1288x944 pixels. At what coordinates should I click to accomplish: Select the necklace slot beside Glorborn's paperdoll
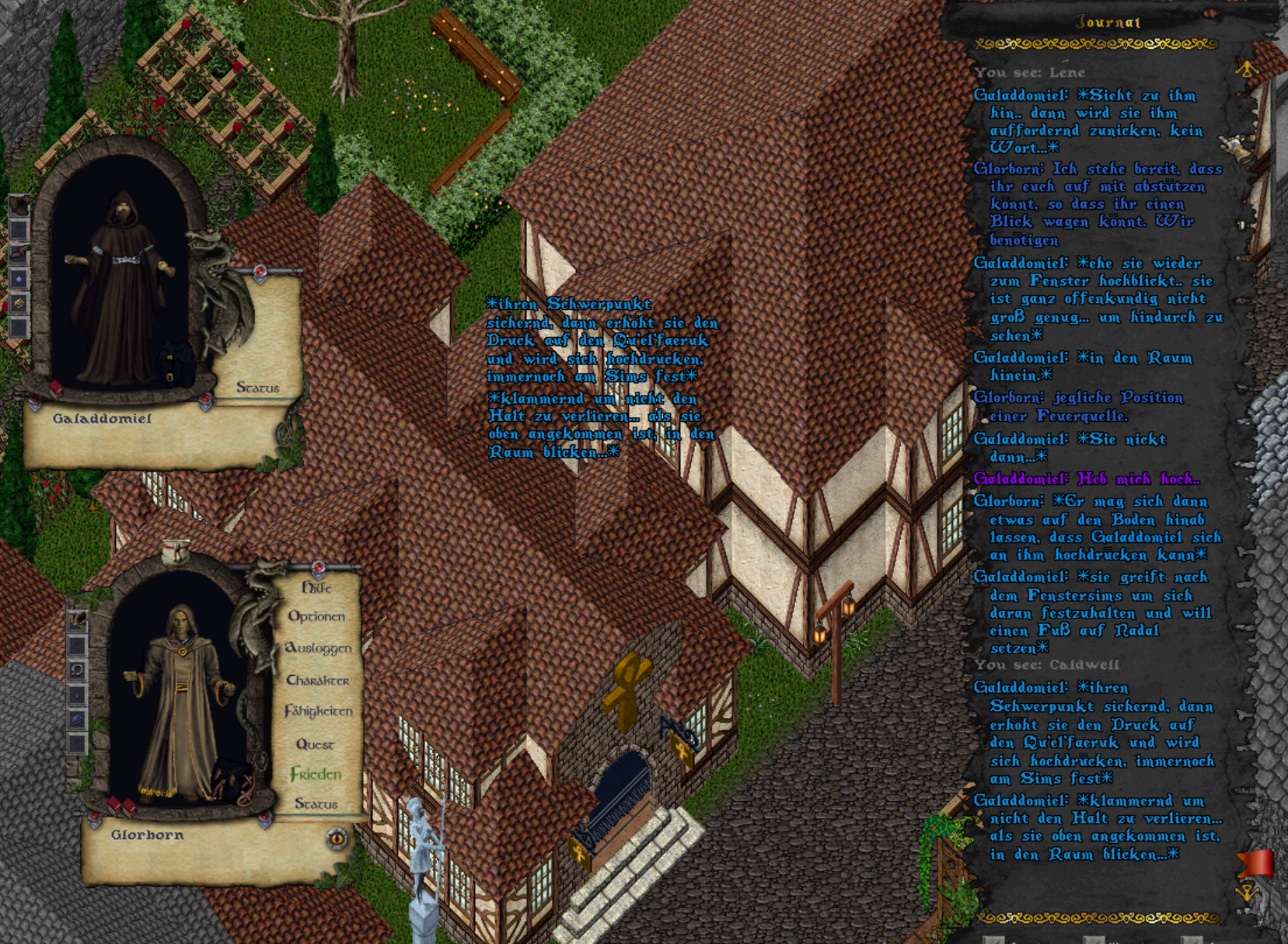[77, 671]
